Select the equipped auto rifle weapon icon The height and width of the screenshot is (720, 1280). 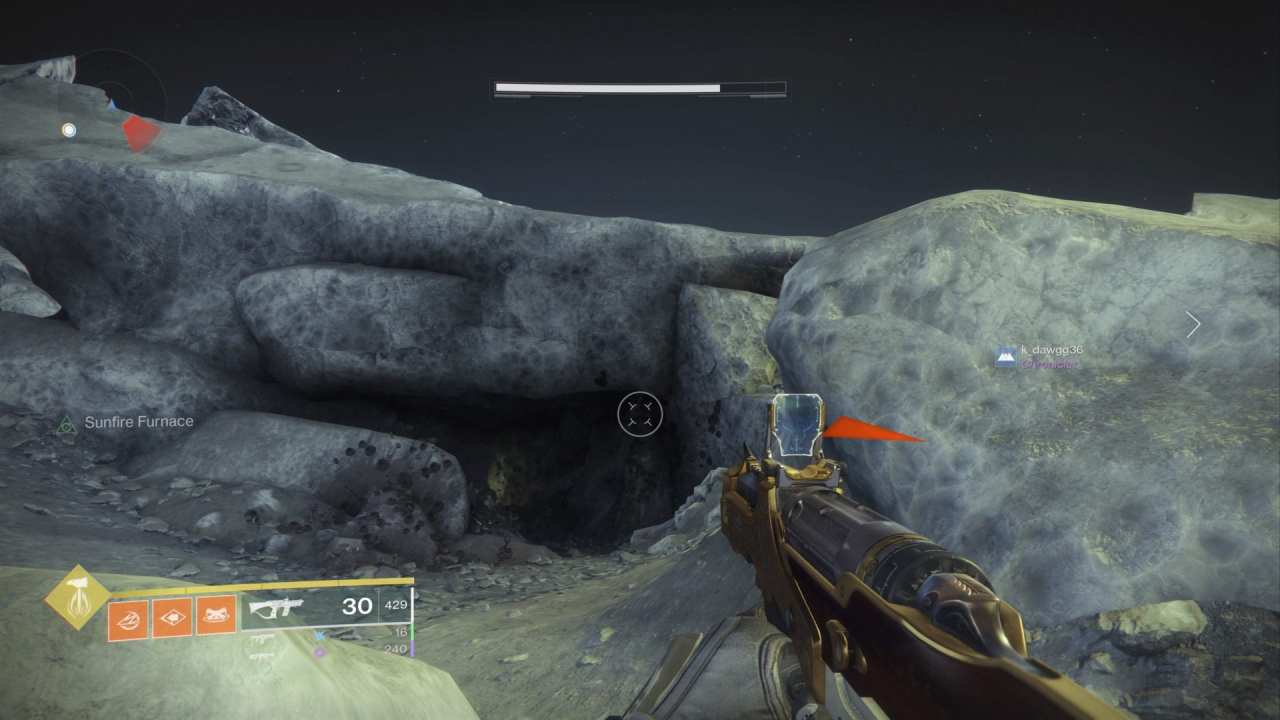click(278, 605)
